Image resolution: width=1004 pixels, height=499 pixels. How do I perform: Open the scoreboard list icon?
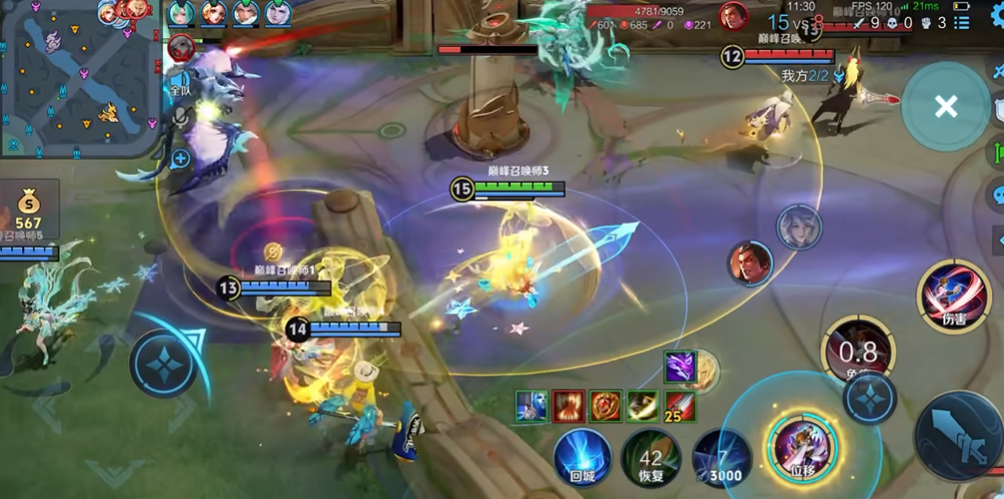point(962,22)
